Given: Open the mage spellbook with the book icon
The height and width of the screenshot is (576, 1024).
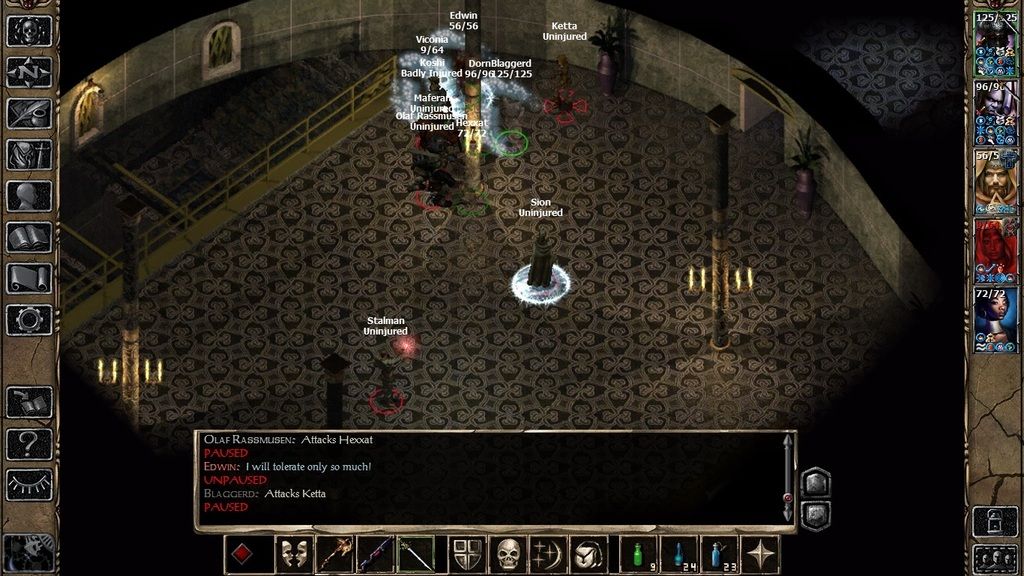Looking at the screenshot, I should tap(29, 237).
